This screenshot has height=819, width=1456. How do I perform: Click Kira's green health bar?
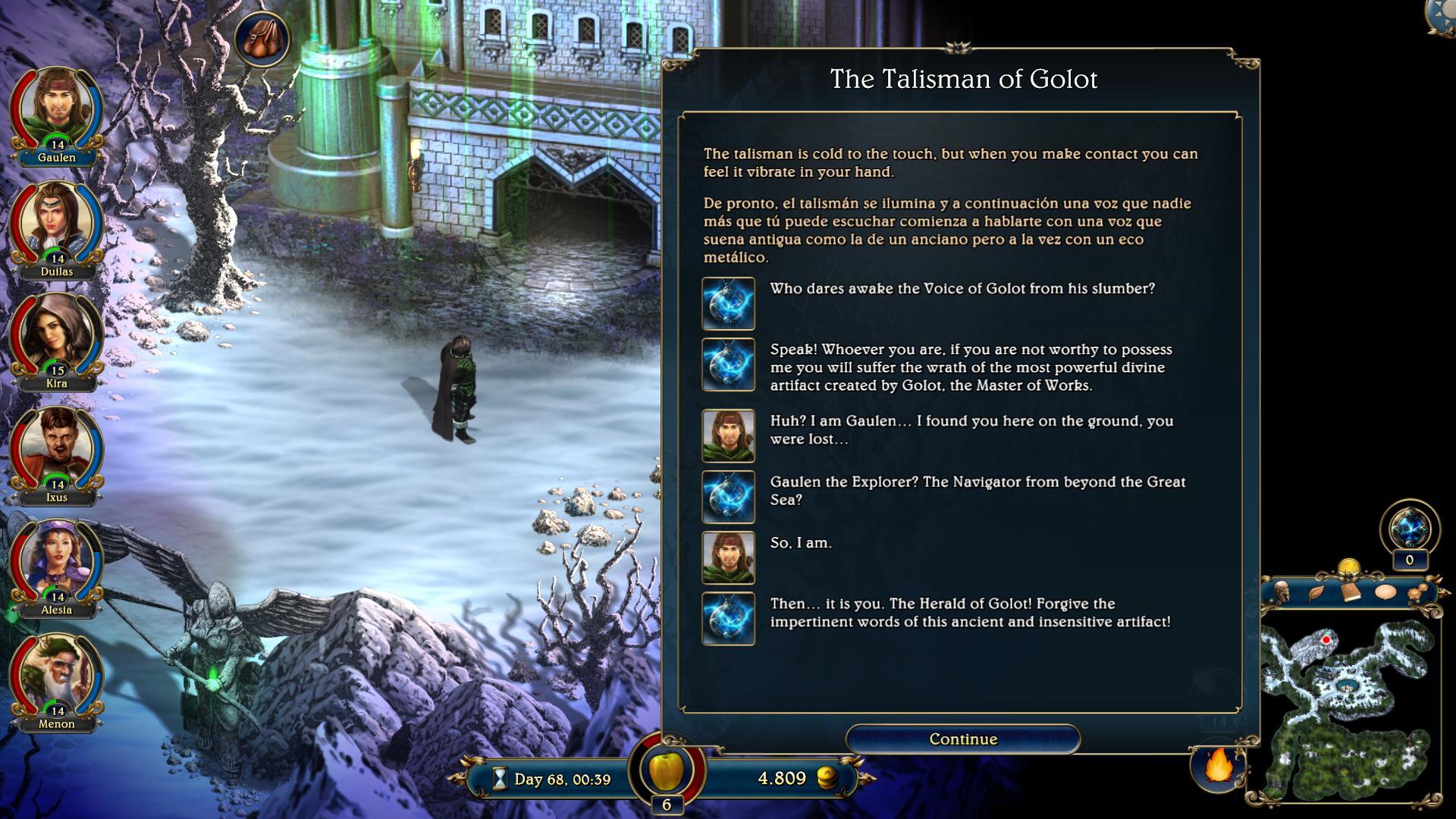[49, 365]
